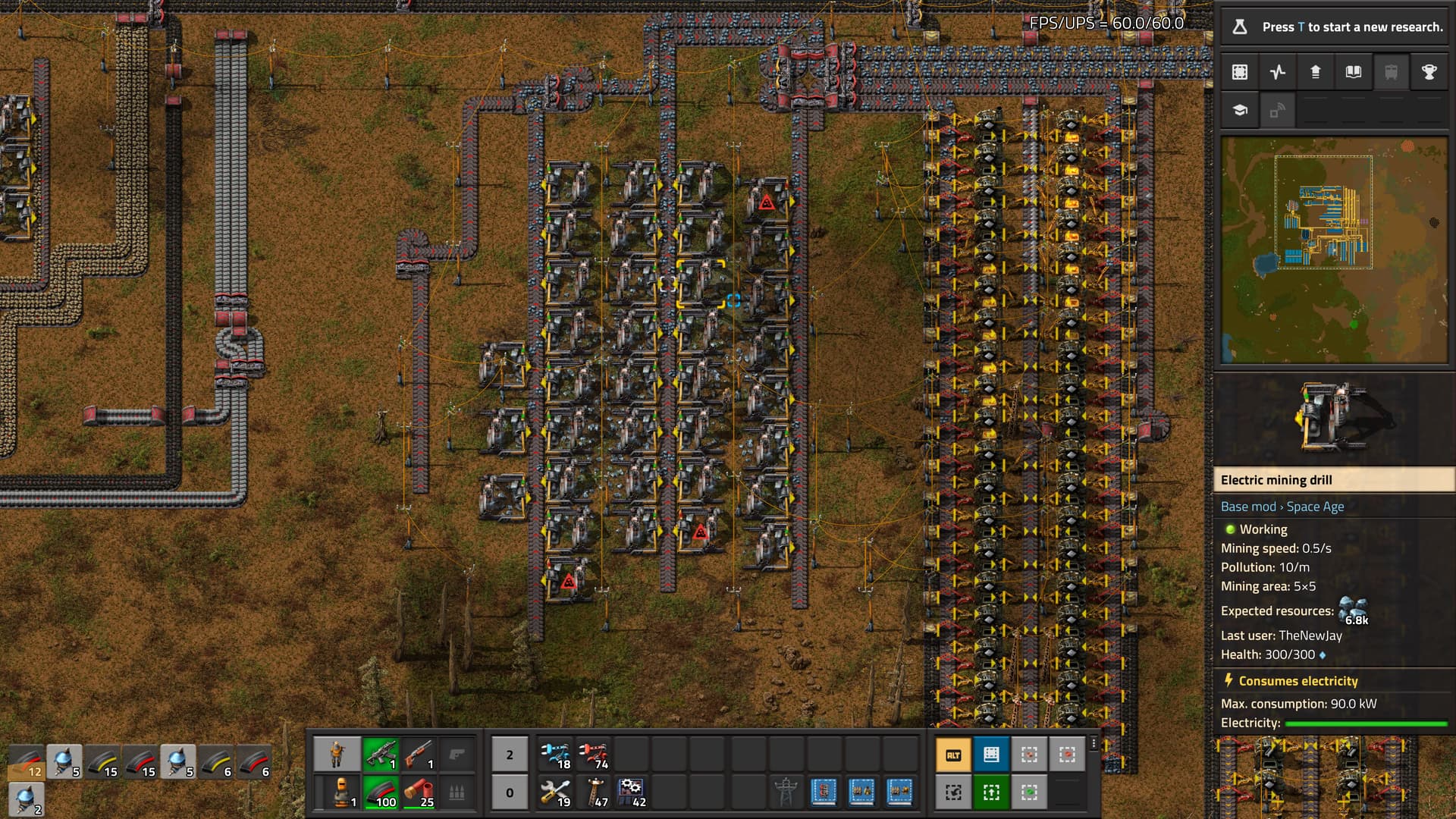Pick the red inserter stack of 74
Image resolution: width=1456 pixels, height=819 pixels.
tap(594, 755)
